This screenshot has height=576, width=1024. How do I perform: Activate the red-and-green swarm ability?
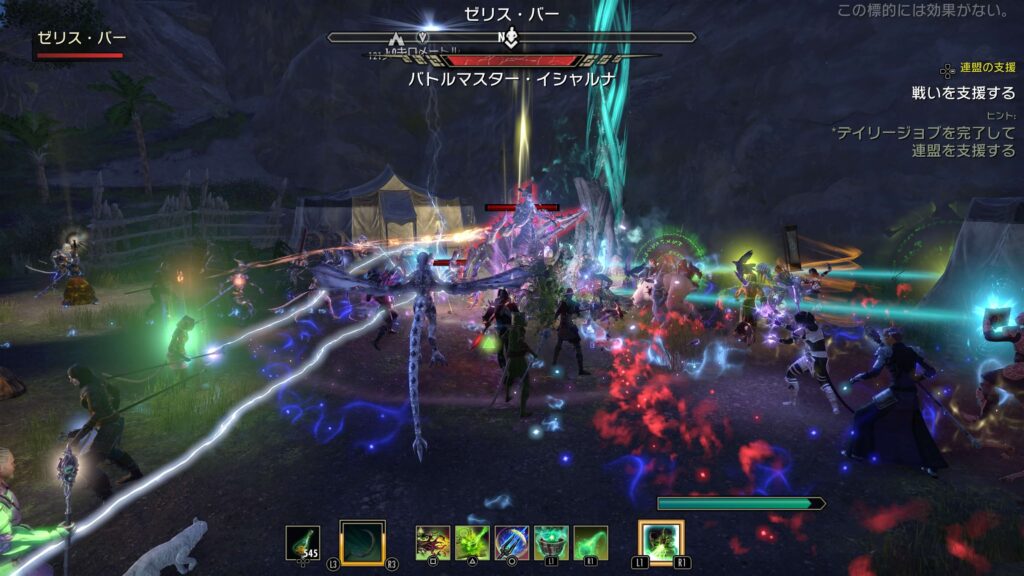[x=433, y=542]
